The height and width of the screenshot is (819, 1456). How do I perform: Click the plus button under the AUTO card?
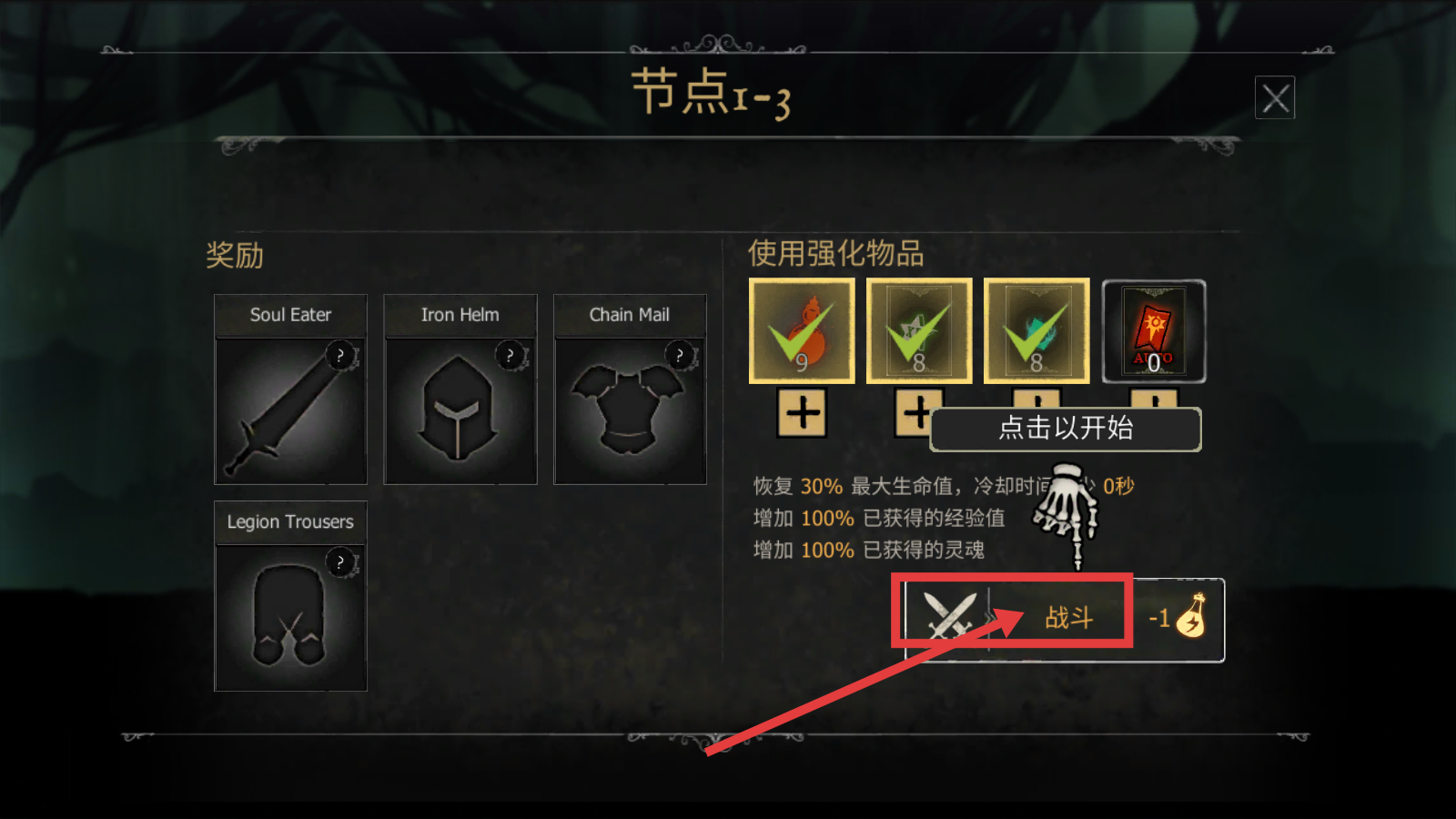pyautogui.click(x=1152, y=400)
